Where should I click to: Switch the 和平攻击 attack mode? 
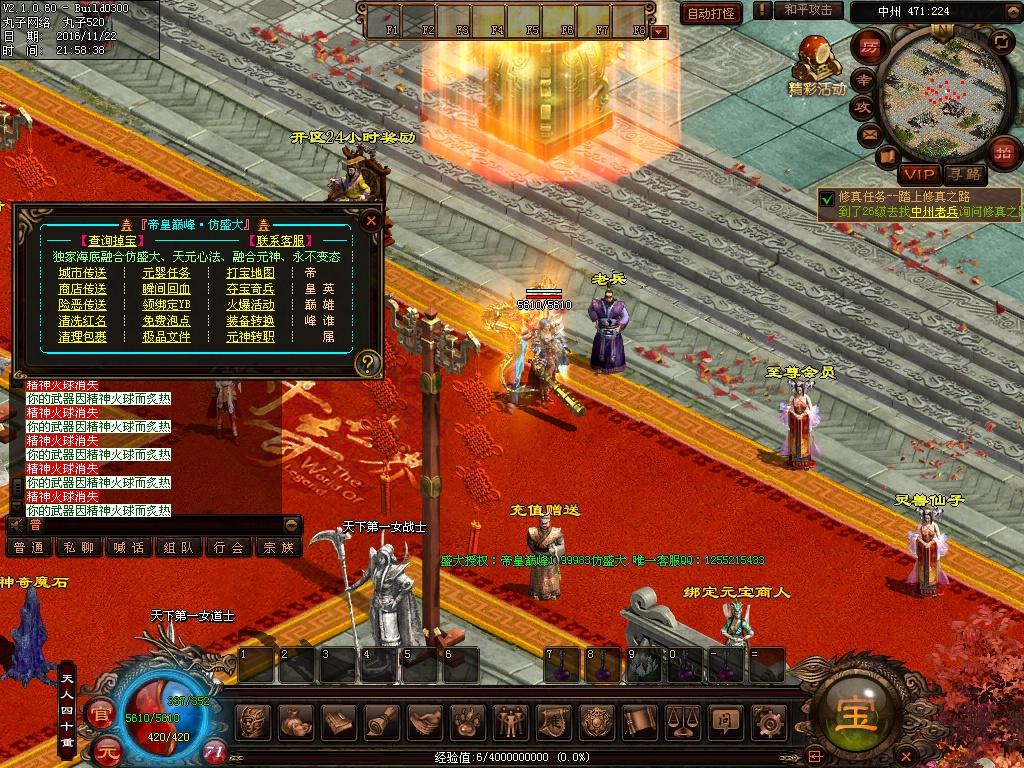pyautogui.click(x=807, y=10)
